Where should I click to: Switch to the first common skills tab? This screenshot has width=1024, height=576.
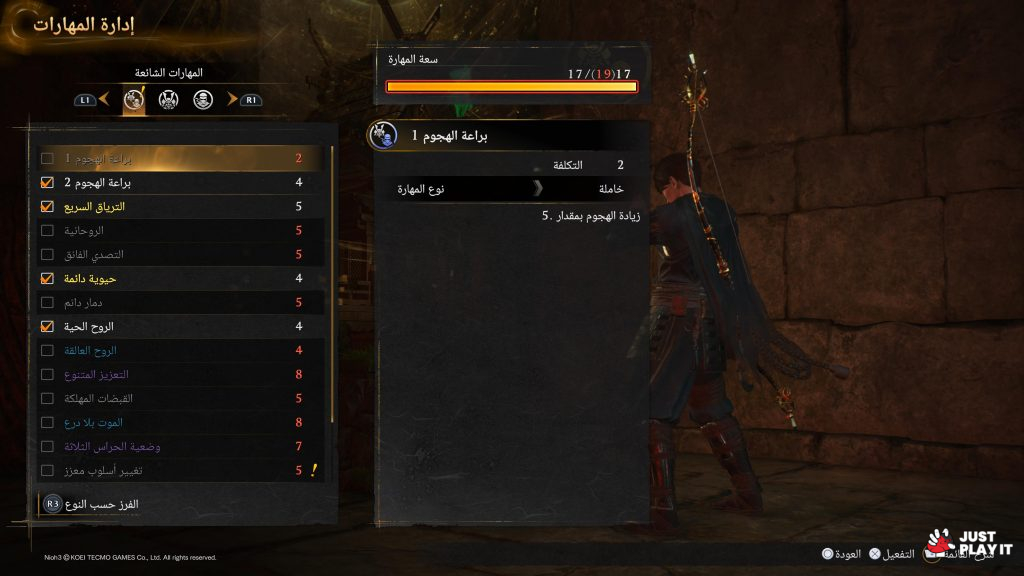point(134,99)
